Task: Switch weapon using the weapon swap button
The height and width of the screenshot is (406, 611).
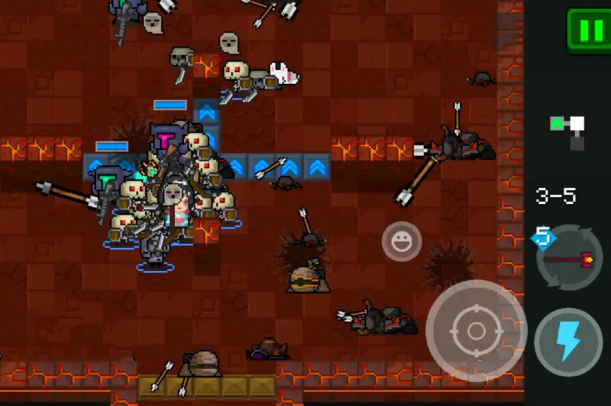Action: [569, 258]
